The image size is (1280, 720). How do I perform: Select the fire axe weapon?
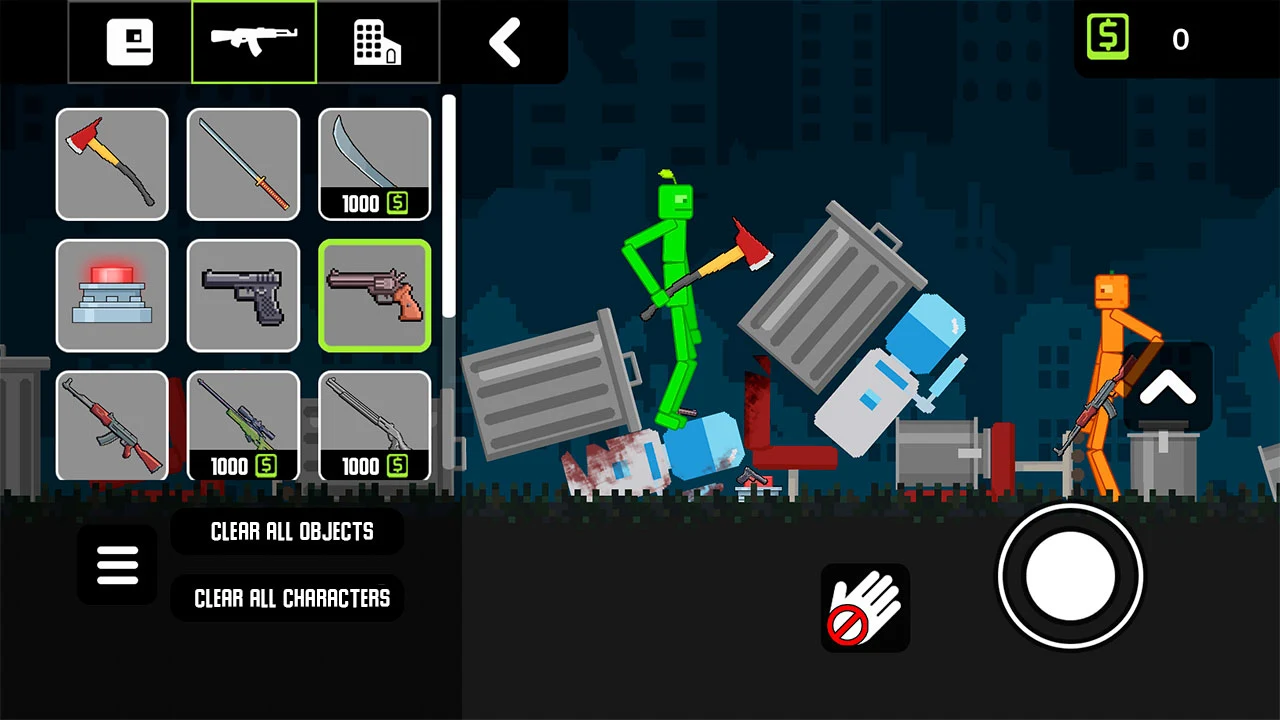(x=112, y=165)
